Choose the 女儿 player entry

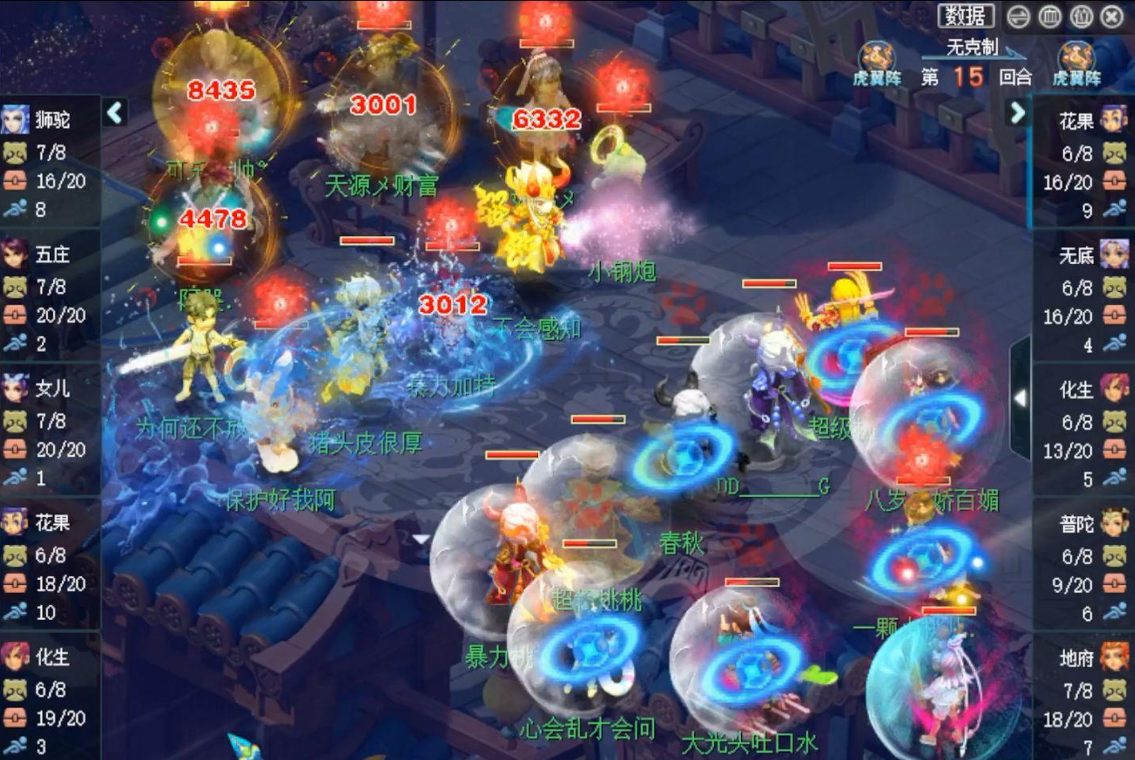pos(50,388)
